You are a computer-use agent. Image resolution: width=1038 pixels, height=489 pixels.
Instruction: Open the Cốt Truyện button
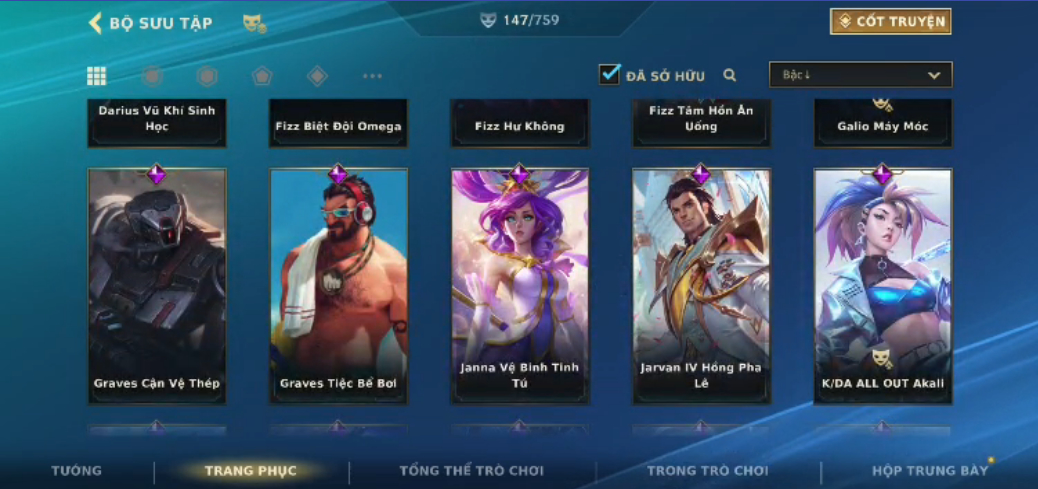[890, 21]
